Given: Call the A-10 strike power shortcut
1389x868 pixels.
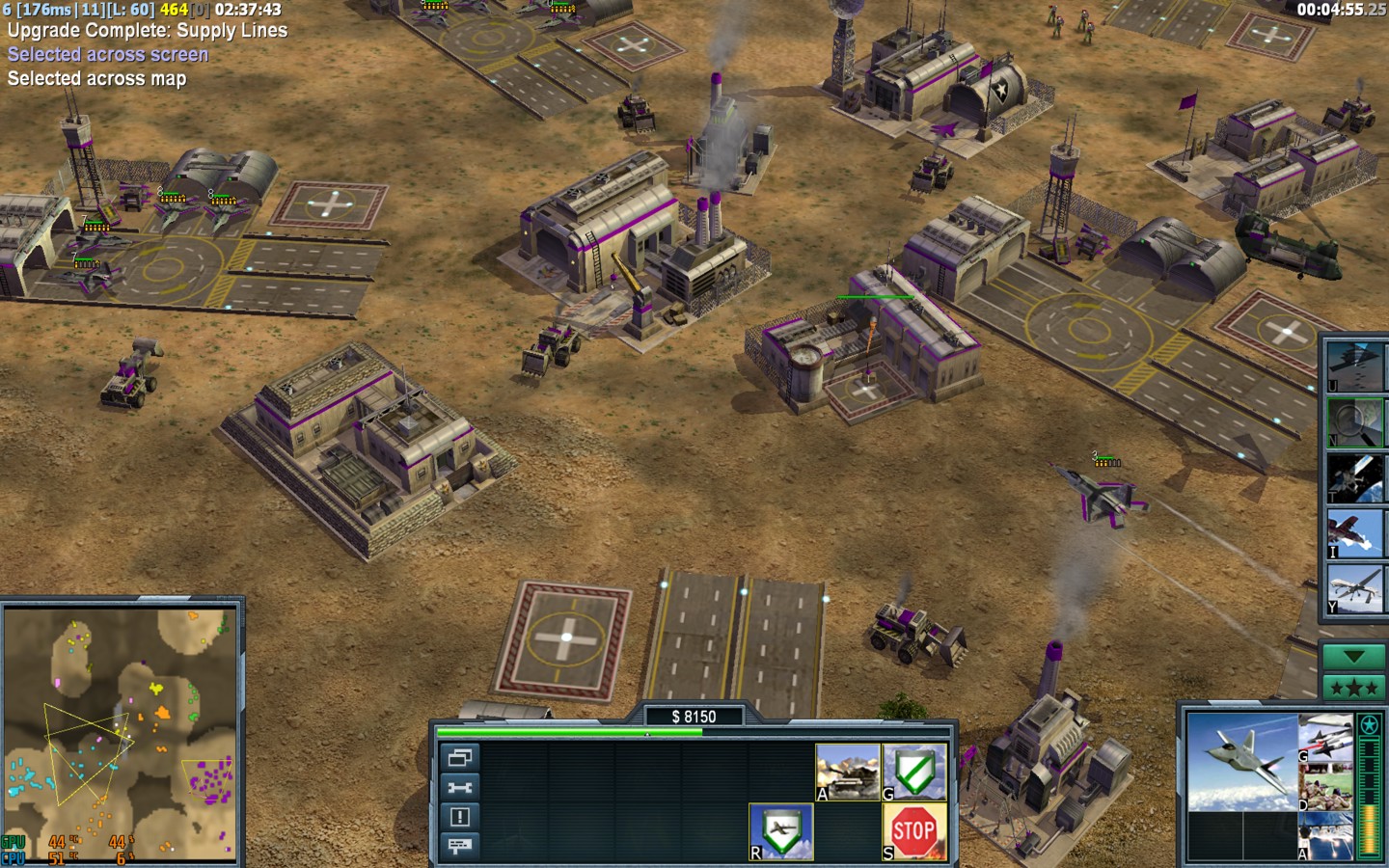Looking at the screenshot, I should coord(1354,533).
